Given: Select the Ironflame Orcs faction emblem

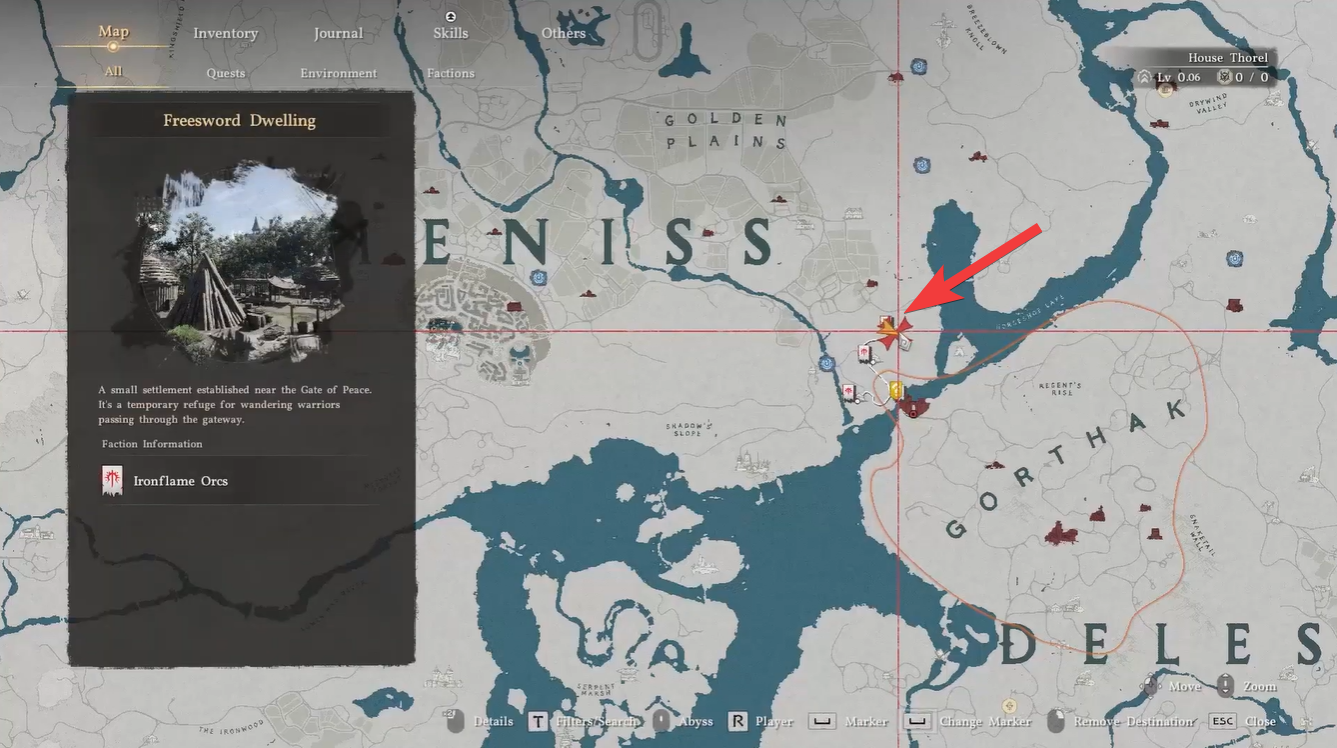Looking at the screenshot, I should (x=112, y=480).
